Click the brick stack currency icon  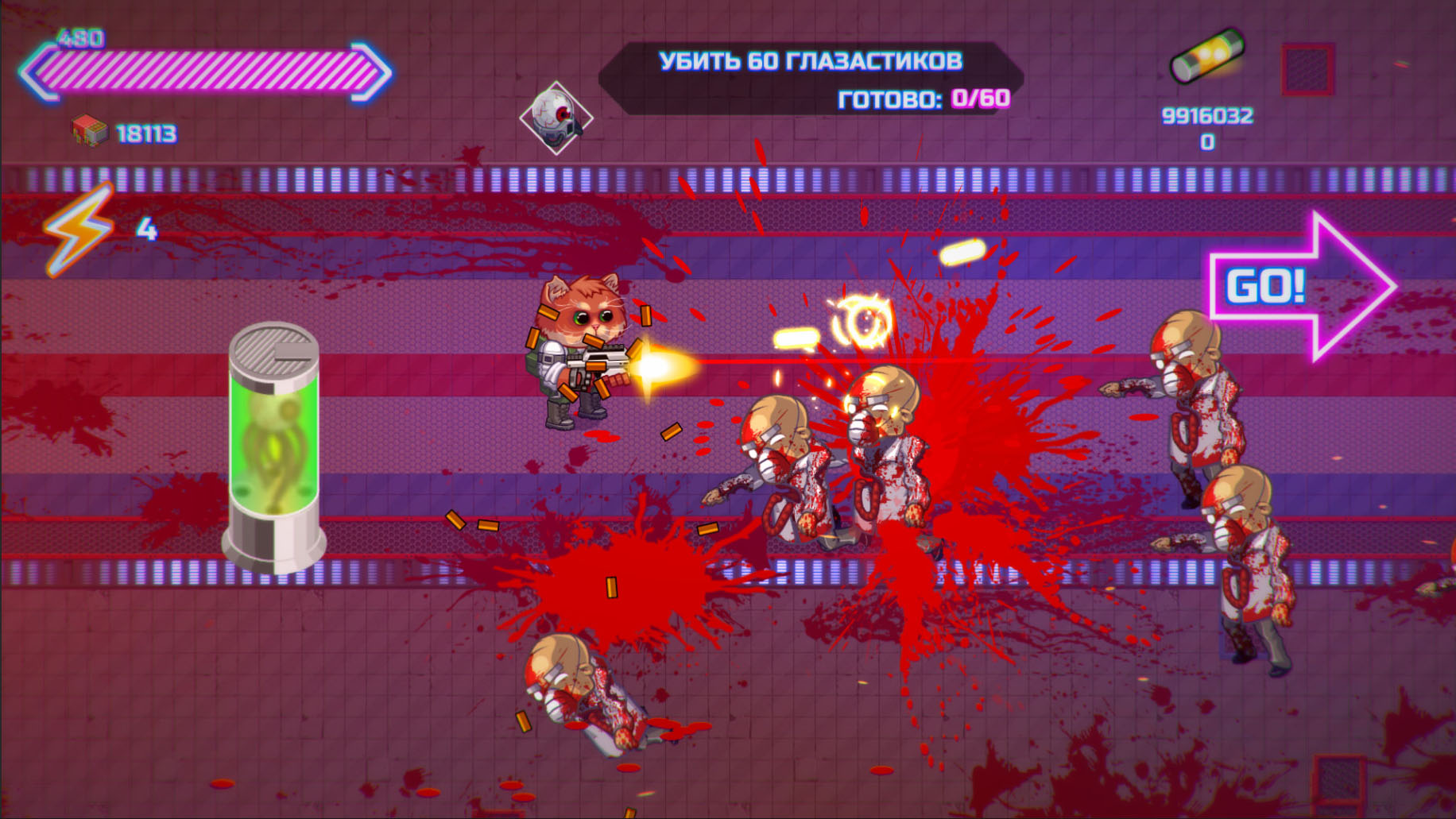pyautogui.click(x=89, y=131)
